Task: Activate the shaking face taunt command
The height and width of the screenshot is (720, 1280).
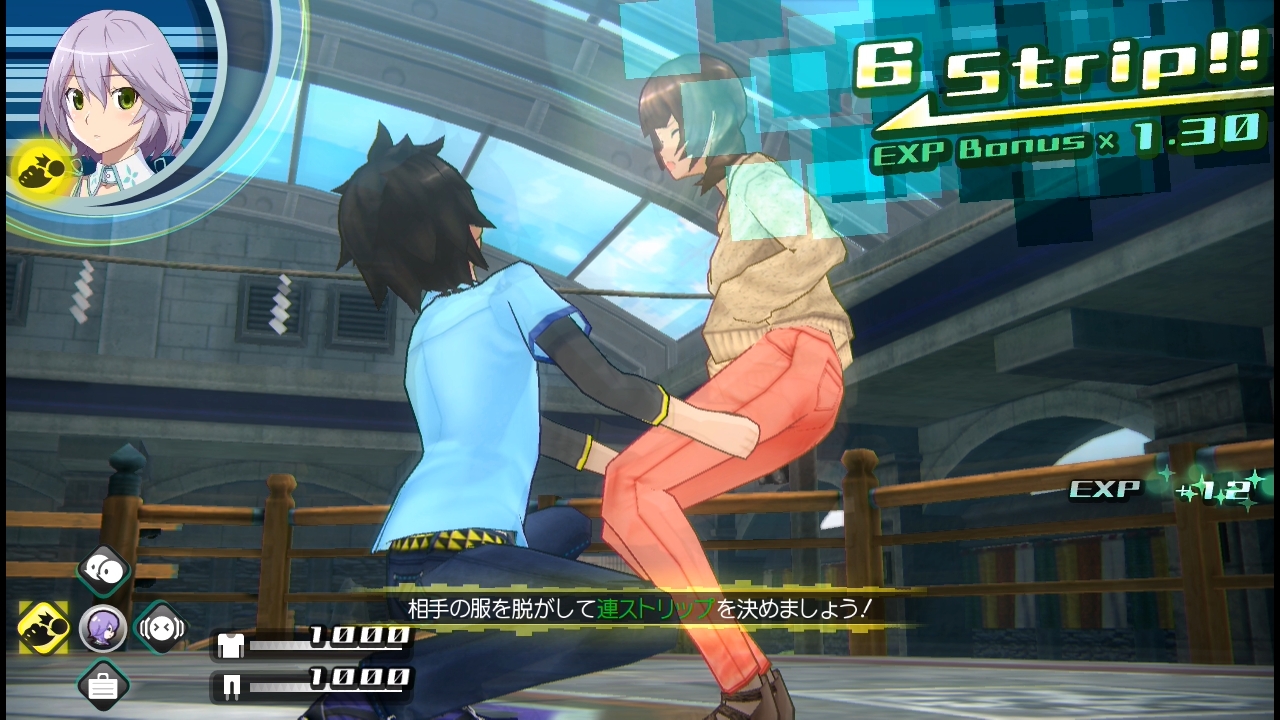Action: [x=161, y=627]
